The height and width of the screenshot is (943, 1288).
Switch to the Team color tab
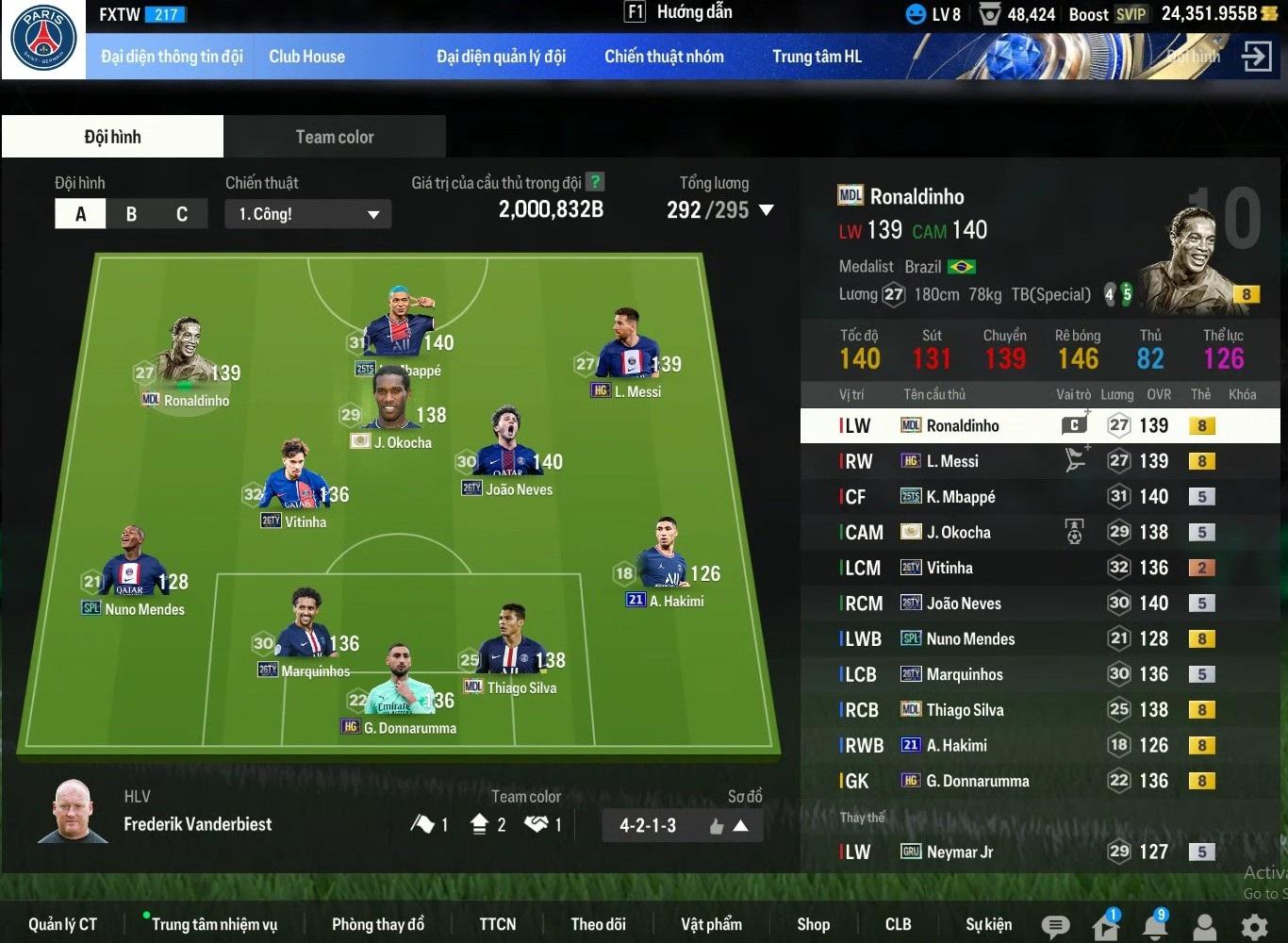[335, 137]
